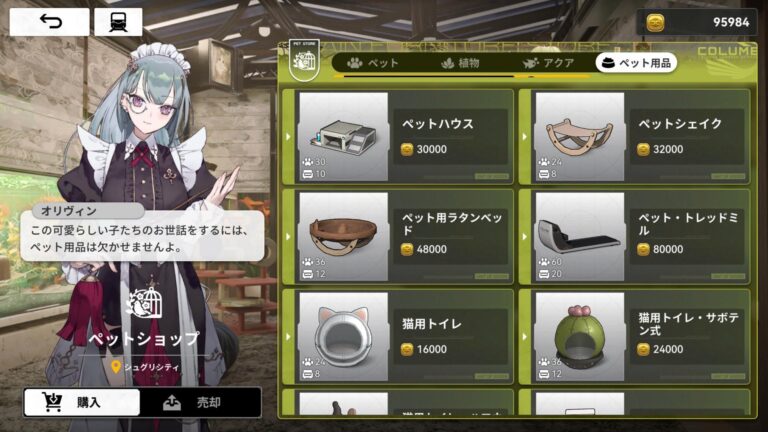Screen dimensions: 768x432
Task: Choose the 猫用トイレ item for 16000
Action: point(398,335)
